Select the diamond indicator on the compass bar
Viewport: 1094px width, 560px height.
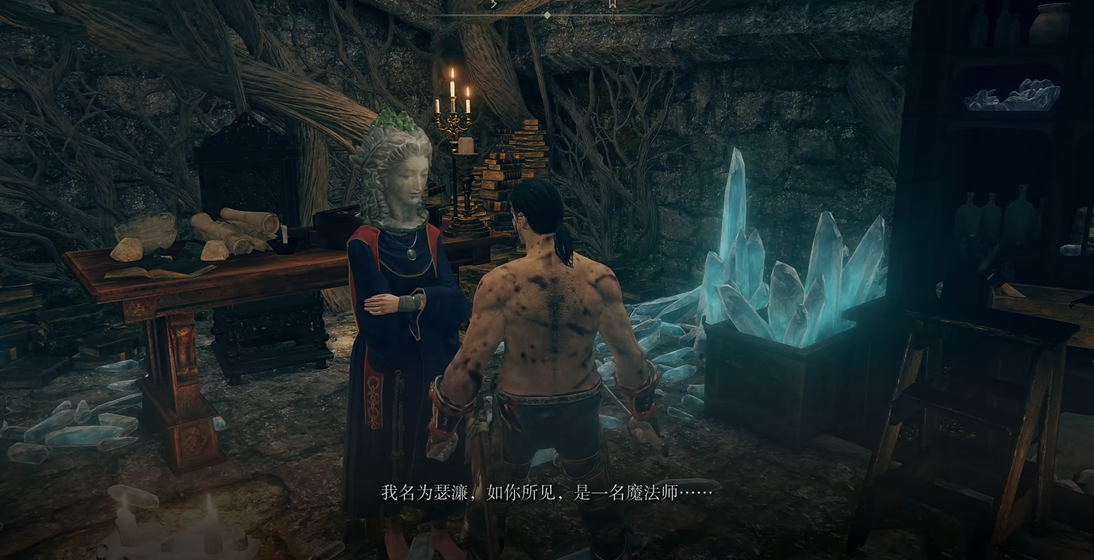coord(546,16)
